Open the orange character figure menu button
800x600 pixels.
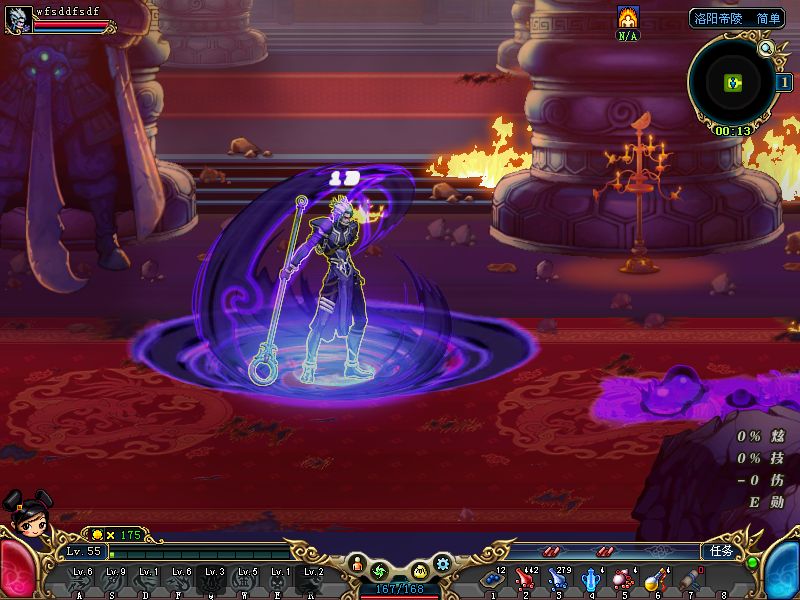358,567
